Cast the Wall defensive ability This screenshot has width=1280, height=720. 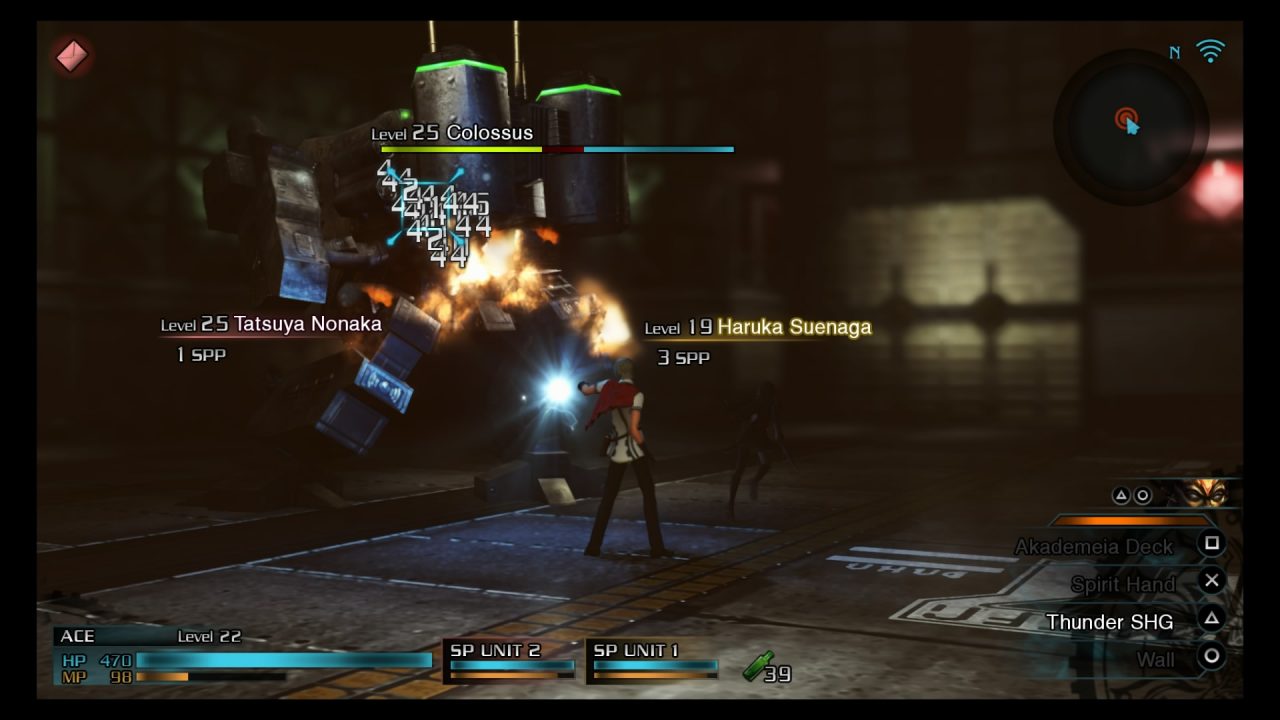click(1155, 659)
